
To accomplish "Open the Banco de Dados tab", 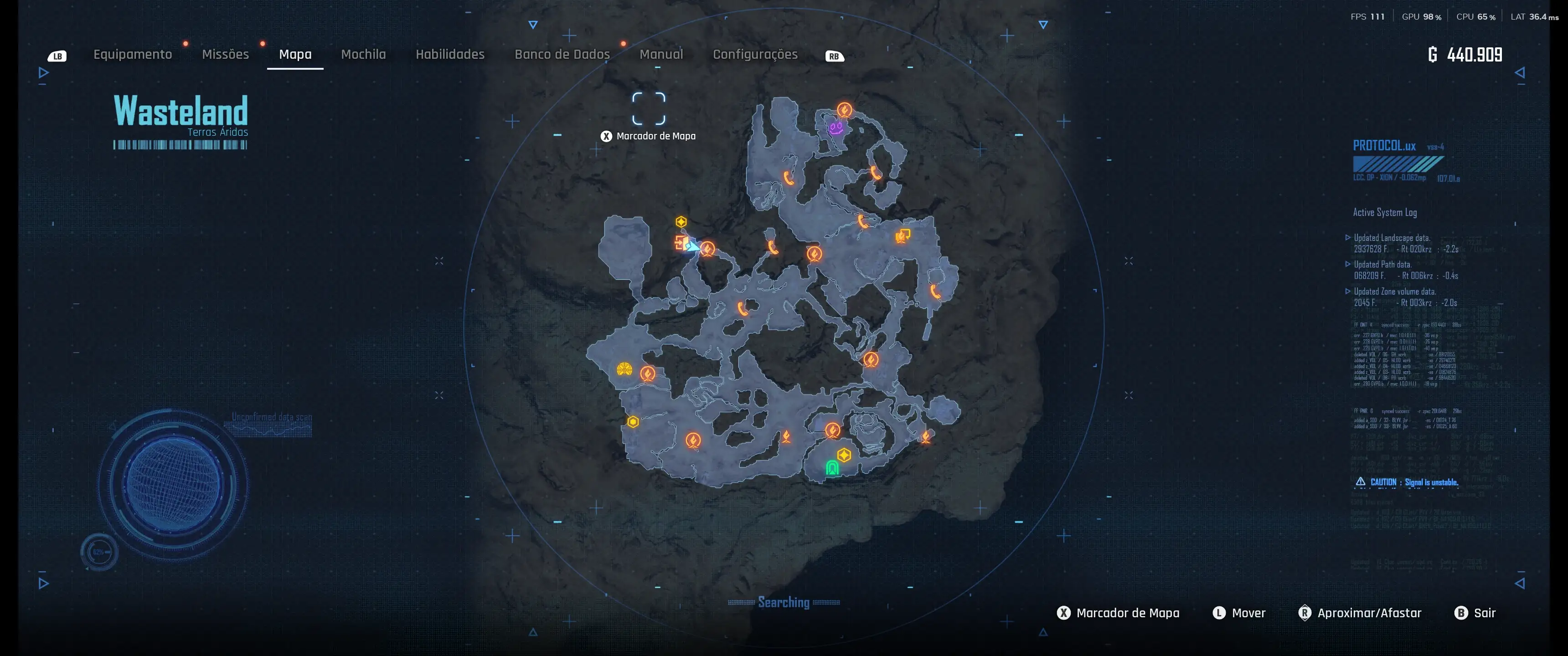I will (x=562, y=55).
